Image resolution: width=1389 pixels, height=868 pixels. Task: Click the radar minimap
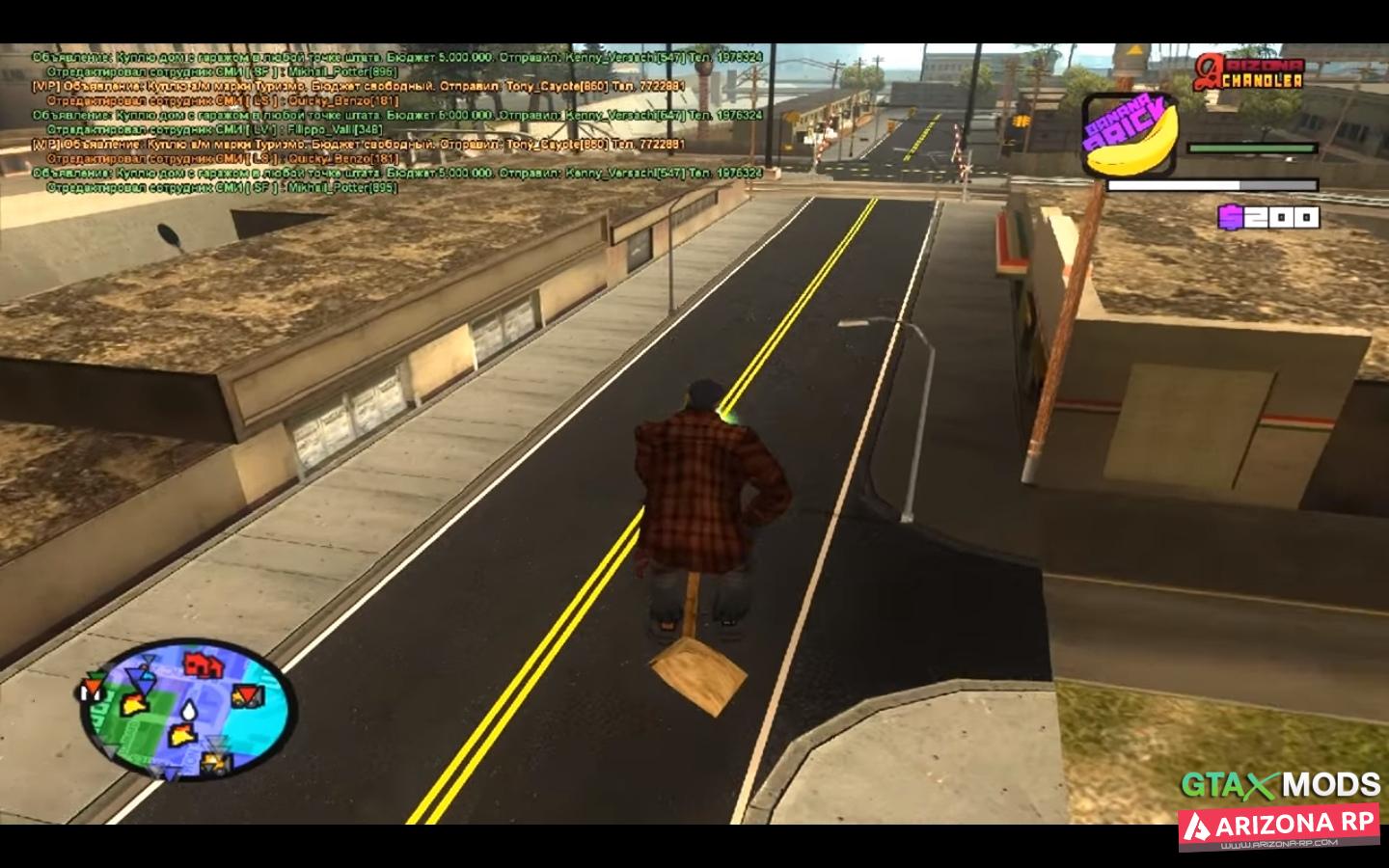click(x=186, y=713)
